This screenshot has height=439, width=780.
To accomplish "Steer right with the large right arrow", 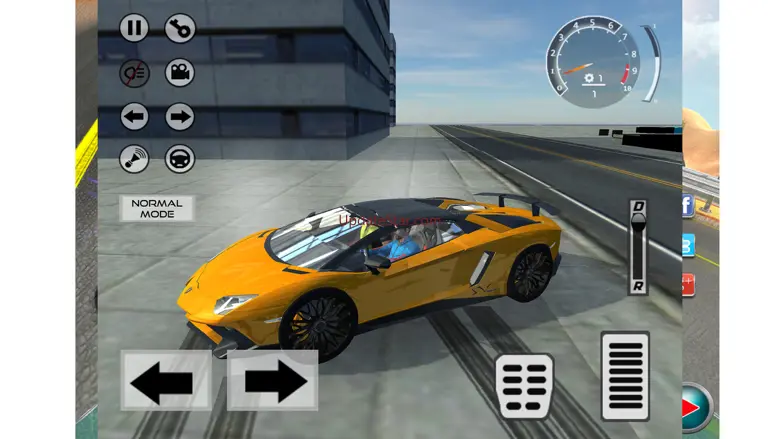I will click(273, 381).
